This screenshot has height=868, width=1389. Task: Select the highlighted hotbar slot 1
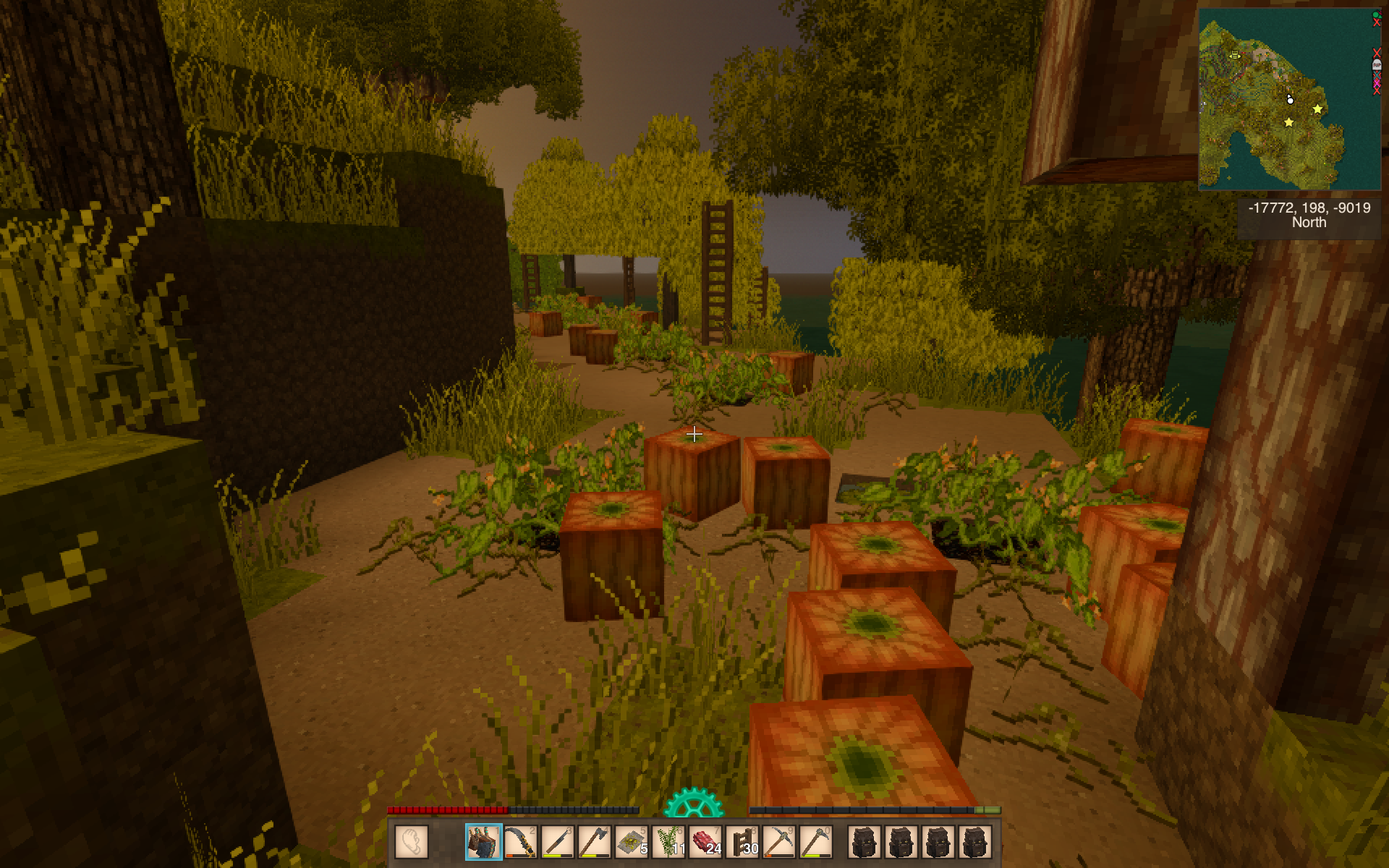484,842
